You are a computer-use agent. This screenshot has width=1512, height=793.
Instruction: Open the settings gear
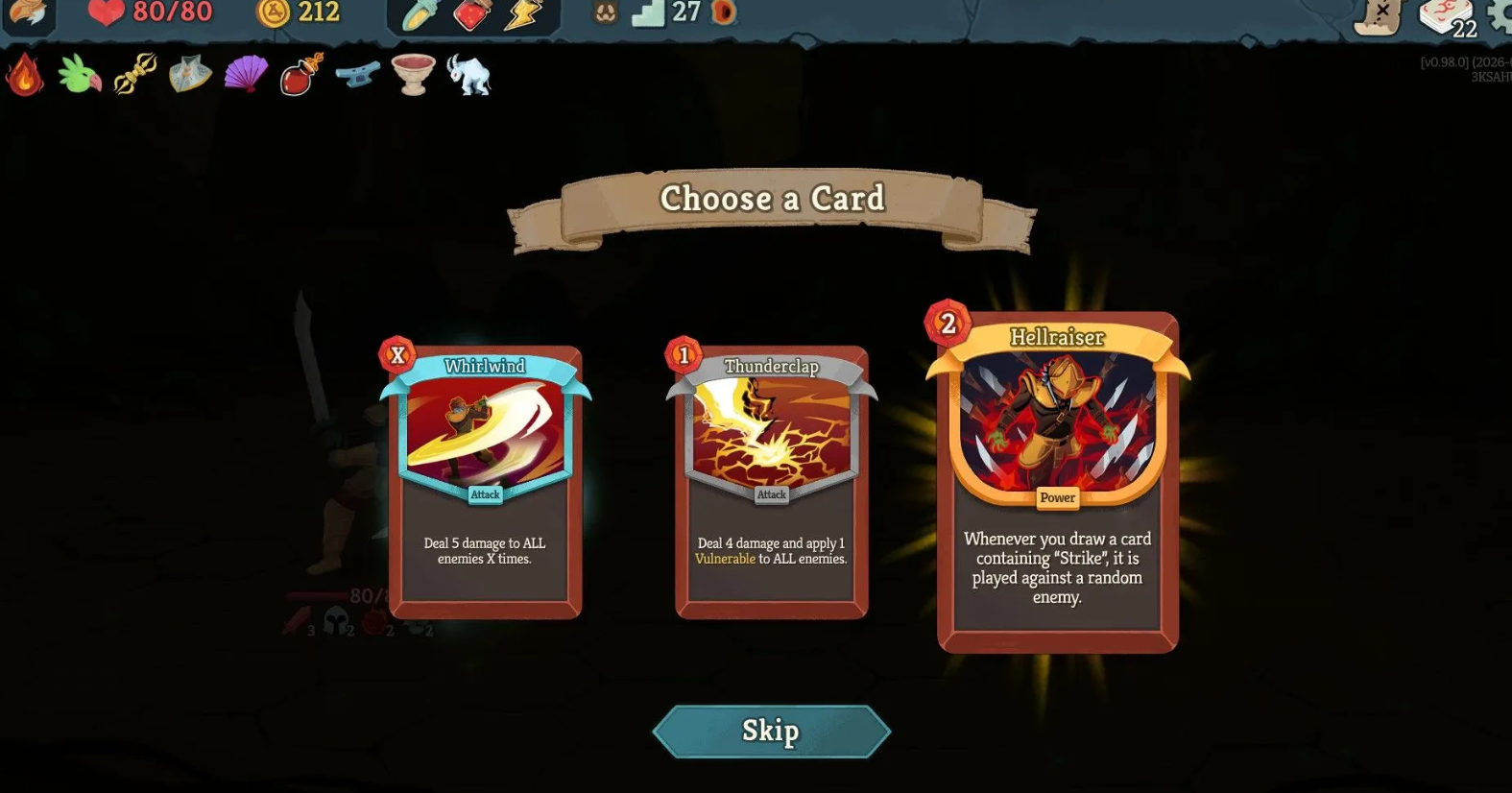click(x=1500, y=15)
